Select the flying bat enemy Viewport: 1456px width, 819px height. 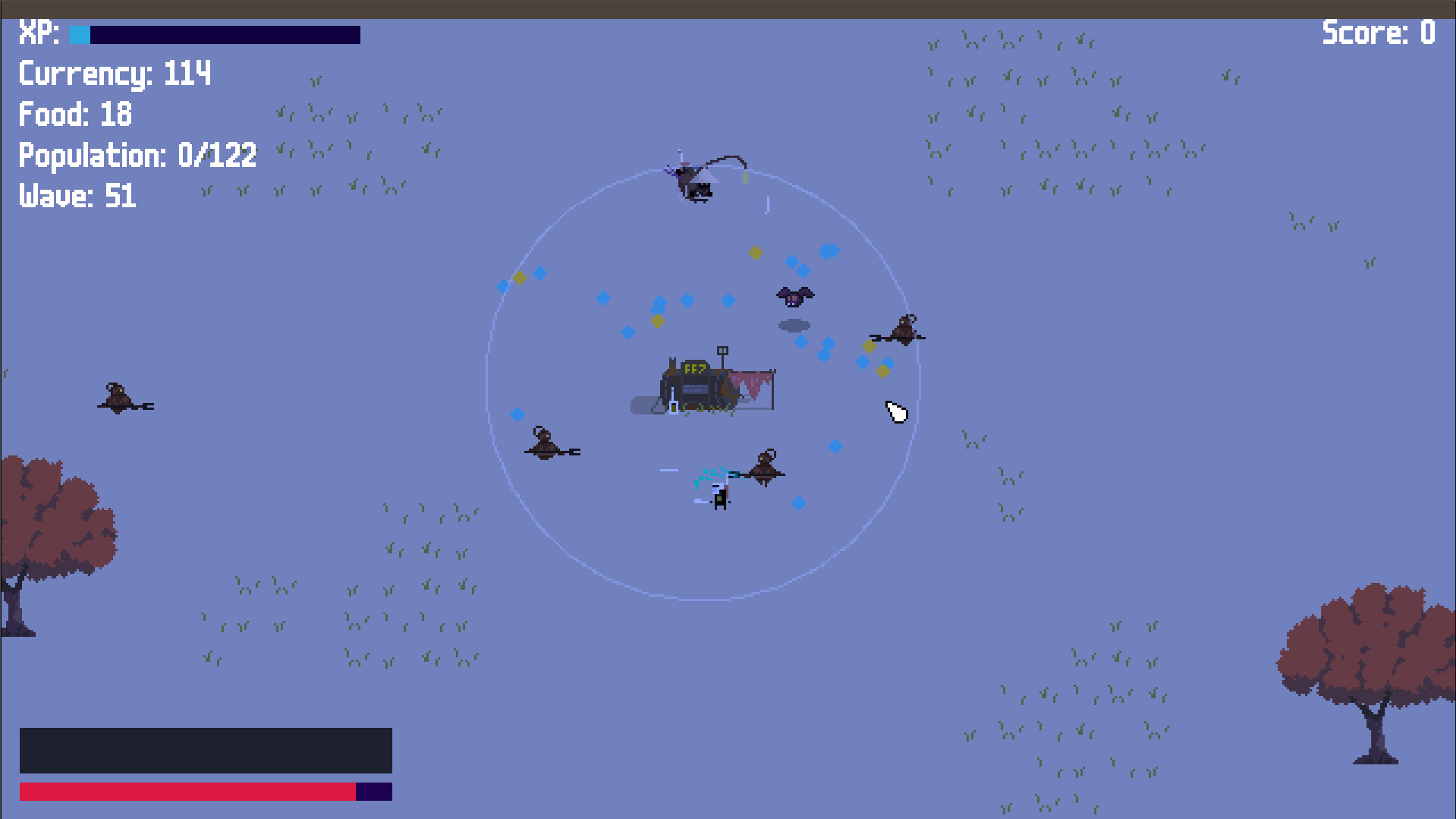click(794, 296)
